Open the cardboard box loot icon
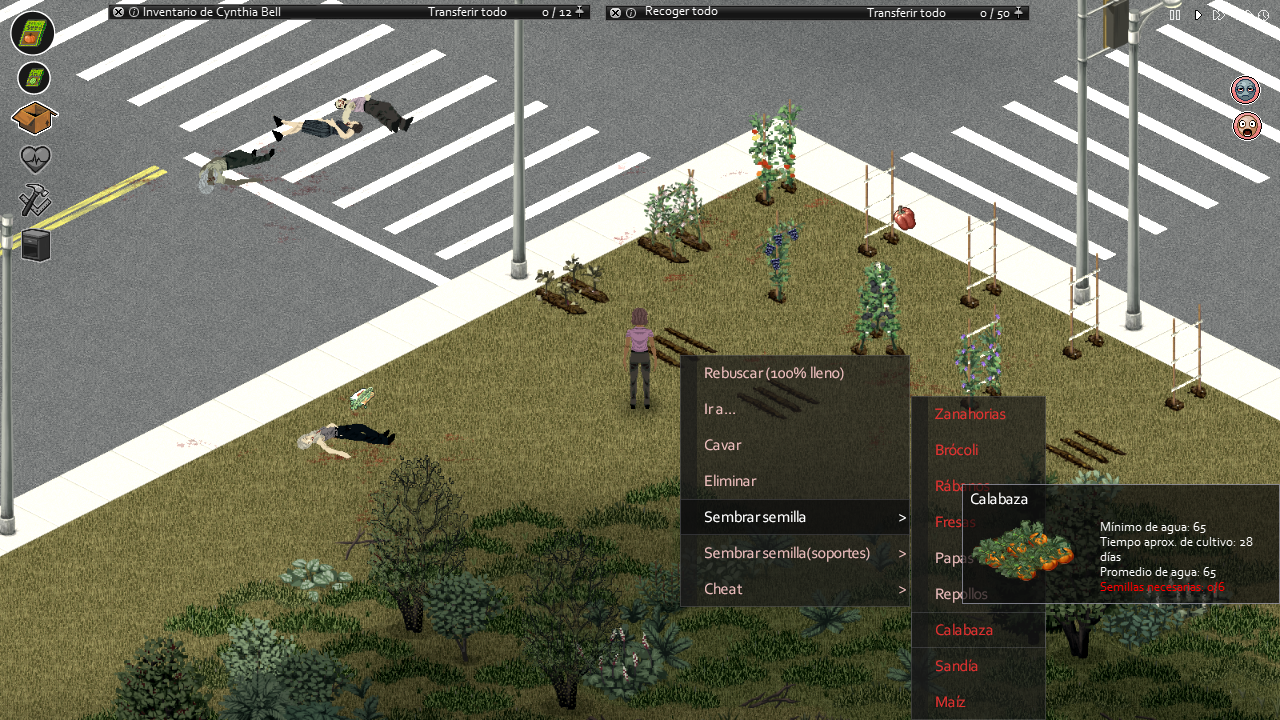The image size is (1280, 720). coord(33,120)
